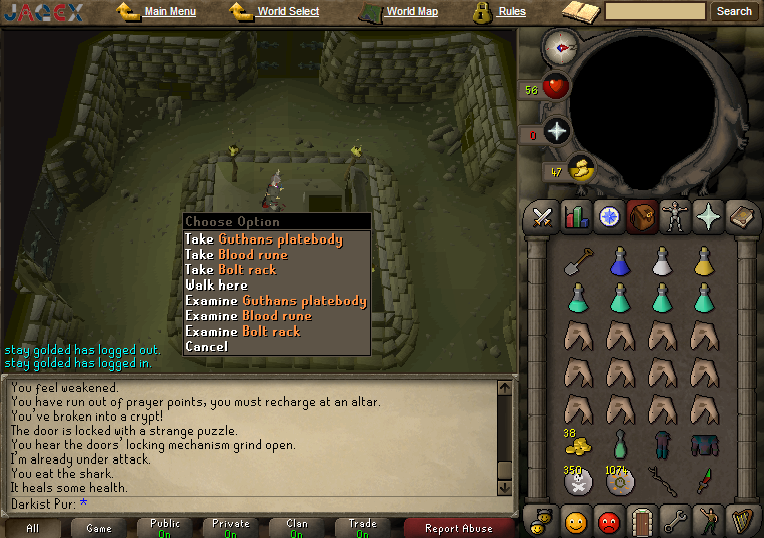Click the Search button
This screenshot has height=538, width=764.
tap(734, 12)
